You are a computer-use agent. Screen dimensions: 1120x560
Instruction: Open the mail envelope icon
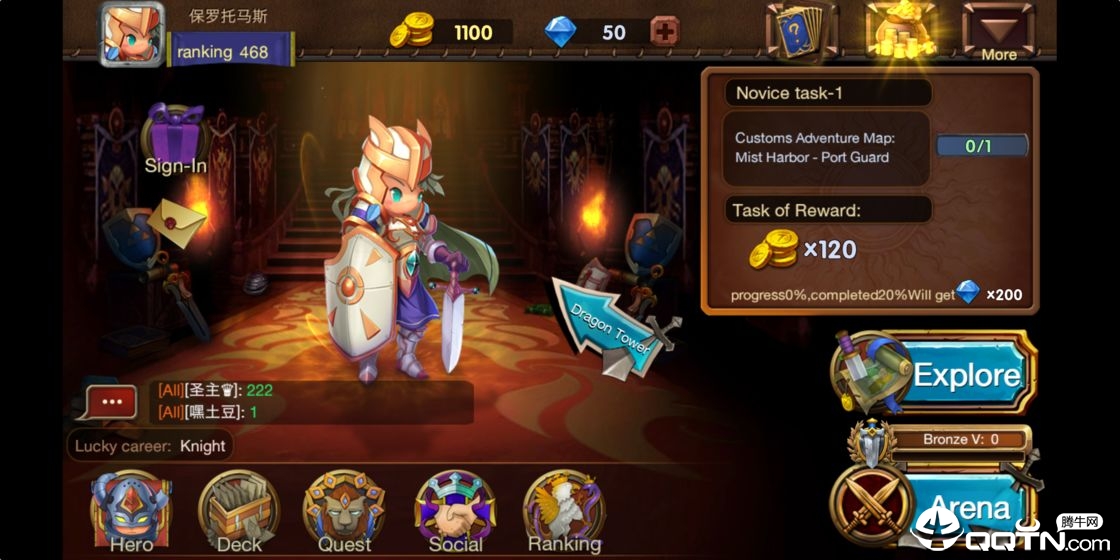pos(178,217)
